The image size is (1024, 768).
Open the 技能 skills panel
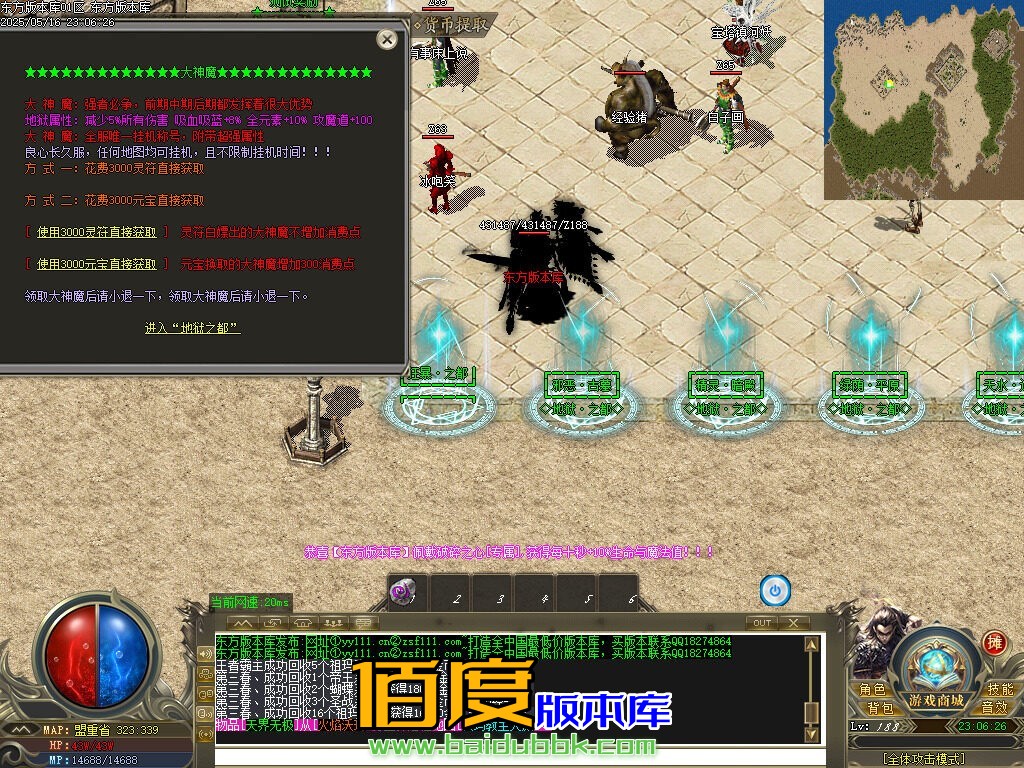pyautogui.click(x=999, y=690)
